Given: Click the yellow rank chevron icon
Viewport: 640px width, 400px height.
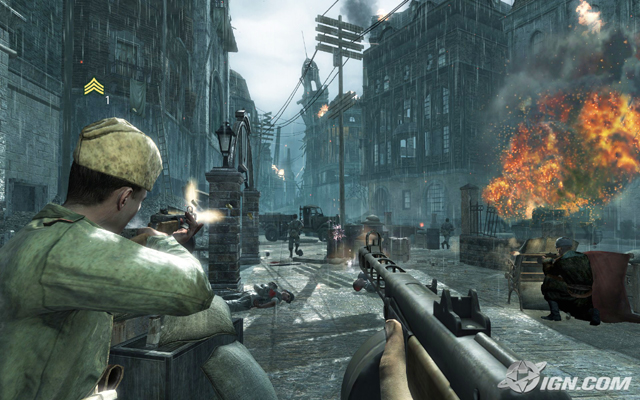Looking at the screenshot, I should pyautogui.click(x=94, y=87).
